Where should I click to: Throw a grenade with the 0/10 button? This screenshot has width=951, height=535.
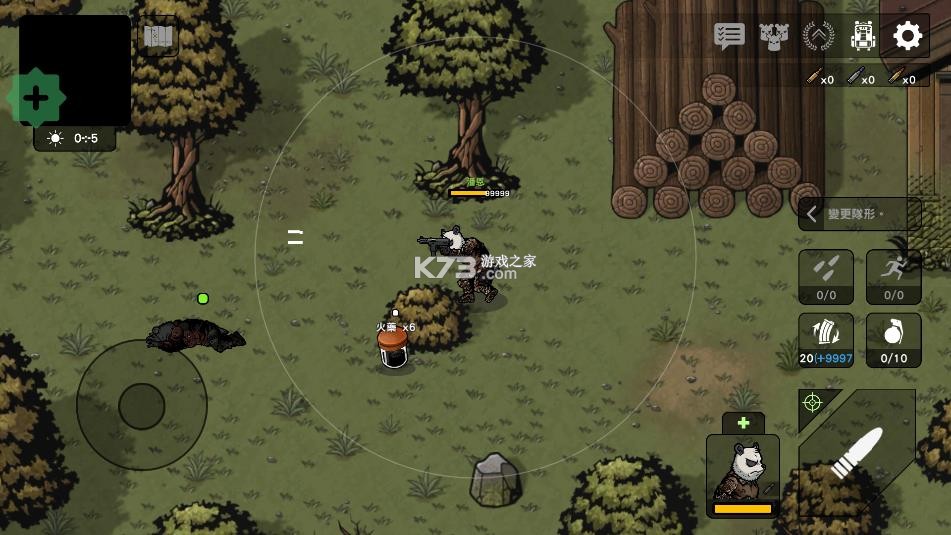[x=893, y=340]
